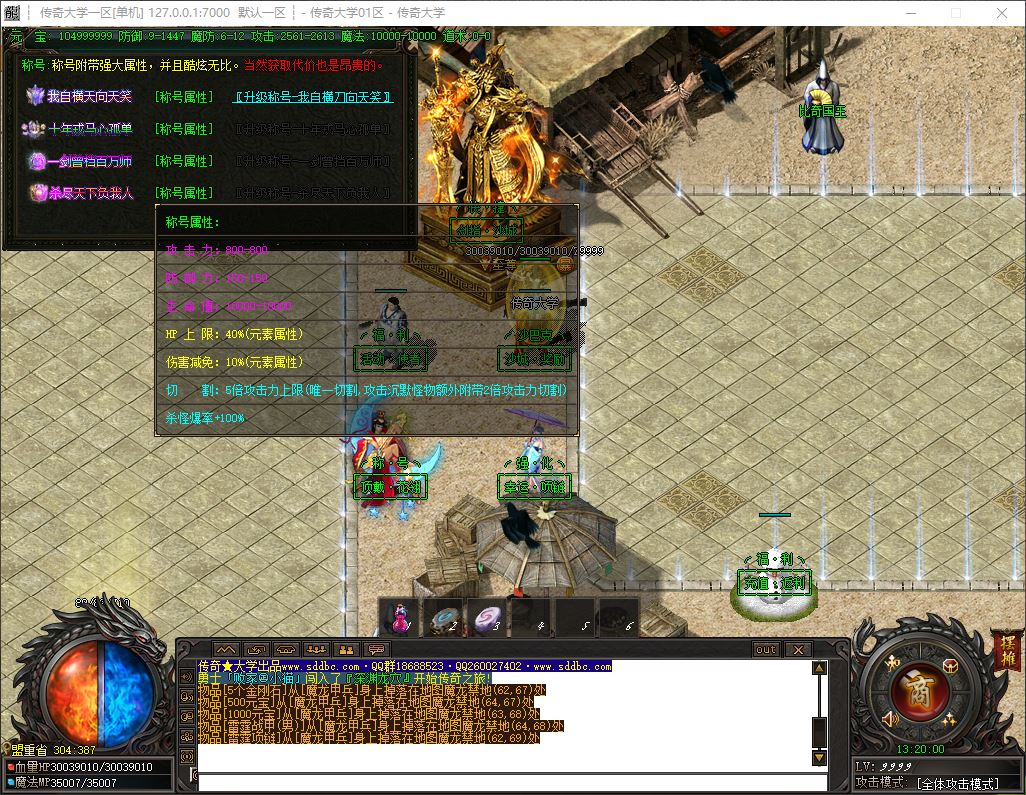
Task: Open the upgrade link for 一剑曾挡百万师
Action: pos(313,161)
